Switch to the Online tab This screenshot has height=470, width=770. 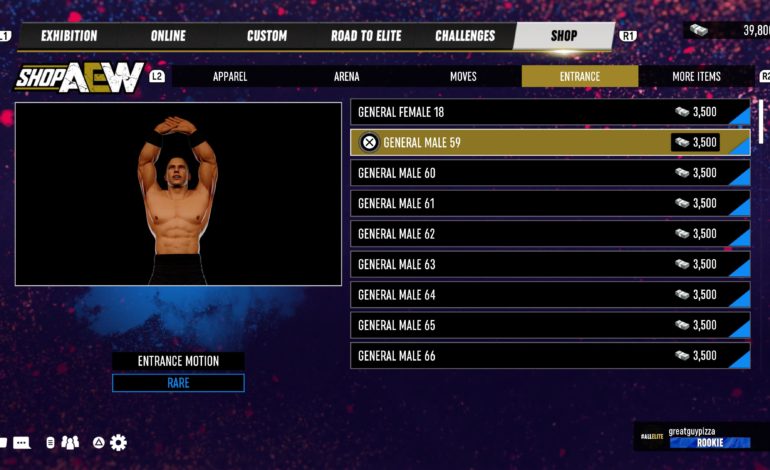pos(168,36)
